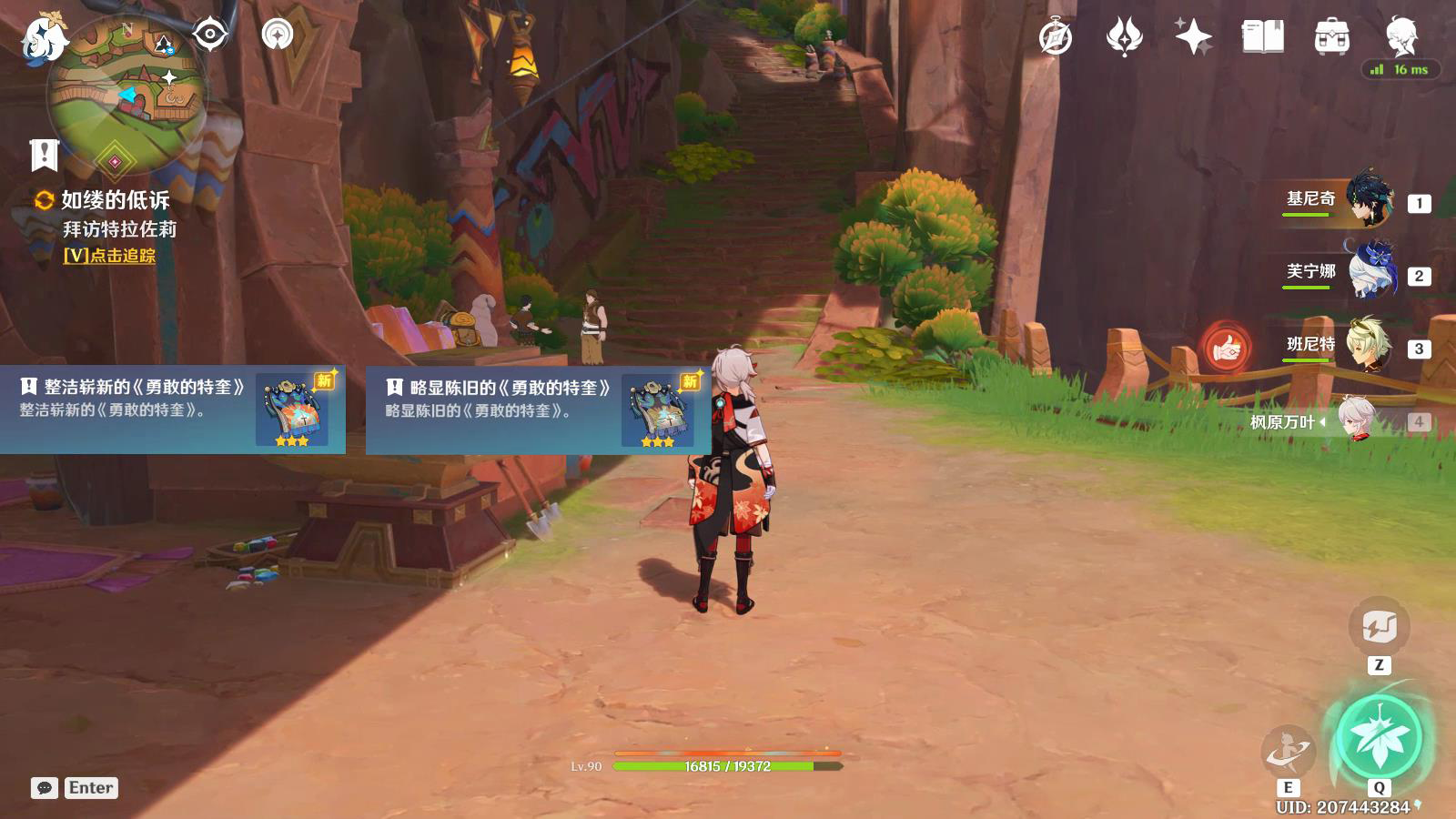Open the Wish star icon
This screenshot has width=1456, height=819.
(1124, 37)
